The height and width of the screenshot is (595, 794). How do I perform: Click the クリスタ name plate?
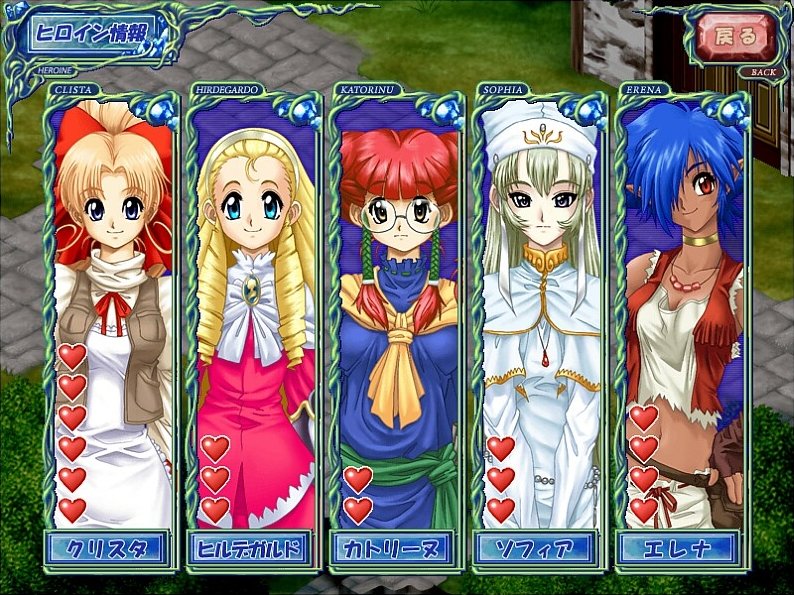(108, 548)
